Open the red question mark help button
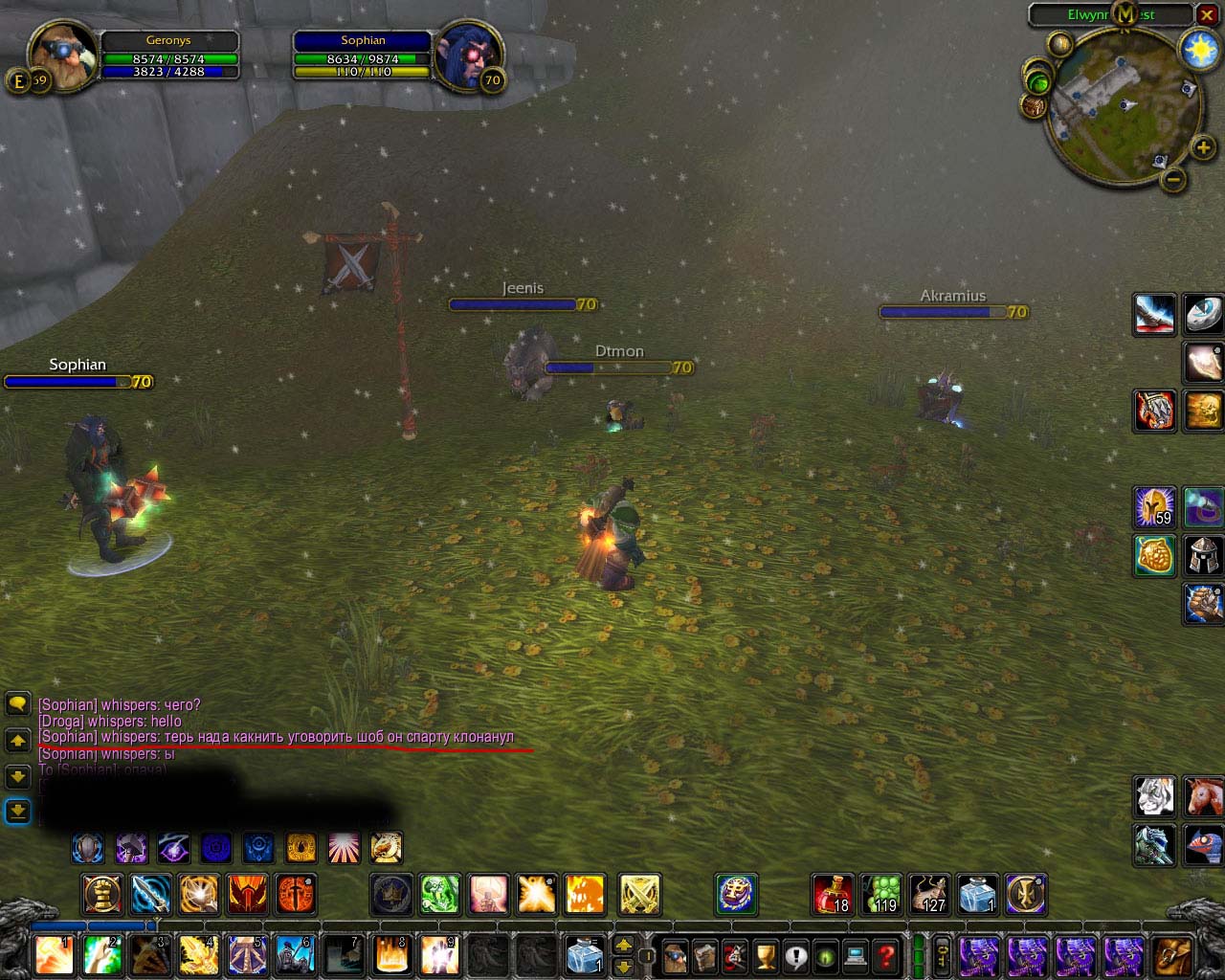 [x=886, y=955]
